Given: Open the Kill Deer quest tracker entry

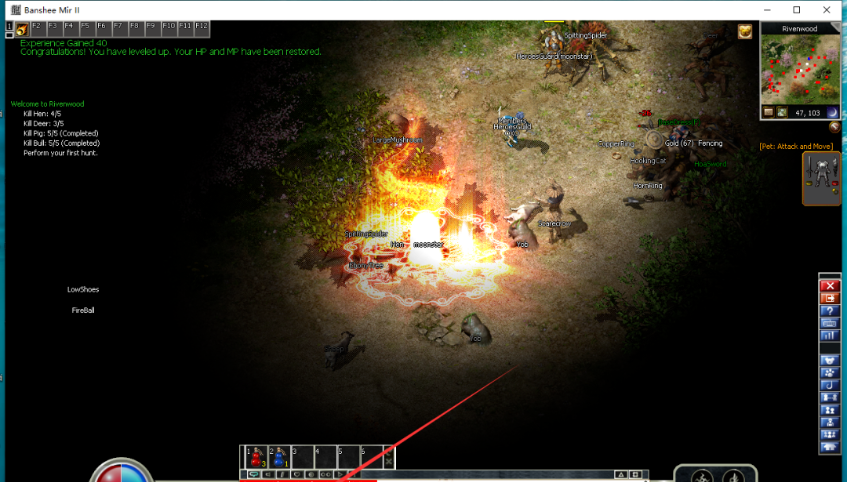Looking at the screenshot, I should [x=42, y=124].
